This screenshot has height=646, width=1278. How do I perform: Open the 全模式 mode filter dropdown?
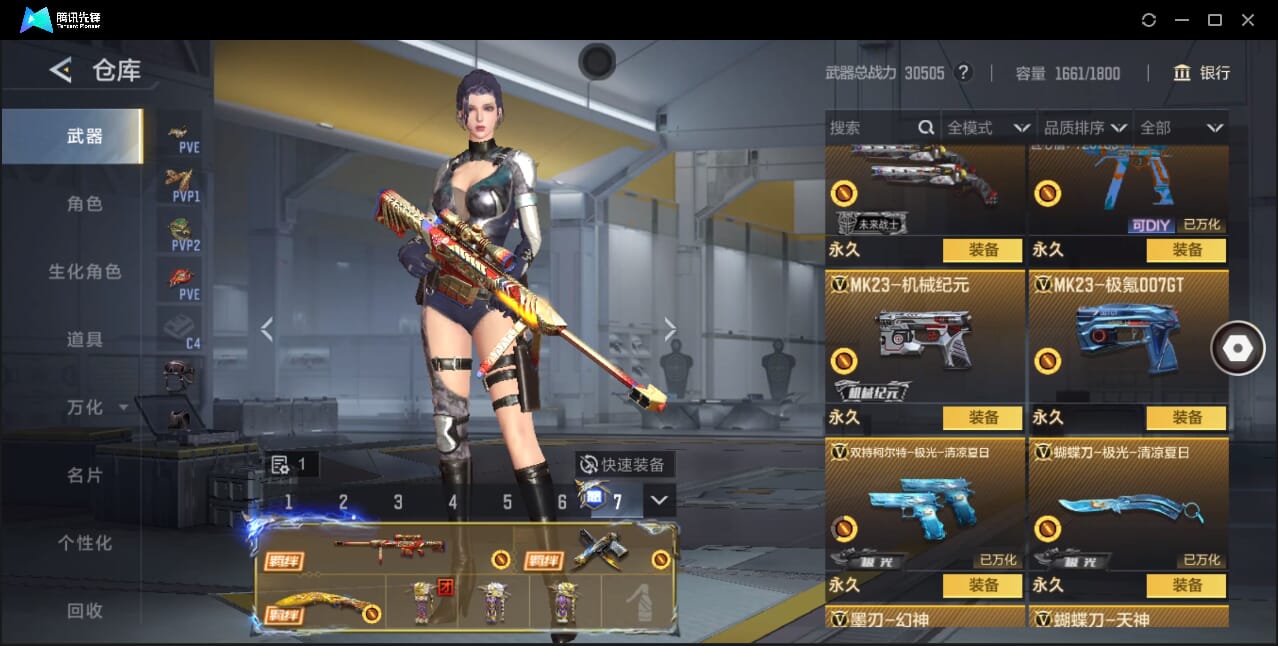pos(988,128)
